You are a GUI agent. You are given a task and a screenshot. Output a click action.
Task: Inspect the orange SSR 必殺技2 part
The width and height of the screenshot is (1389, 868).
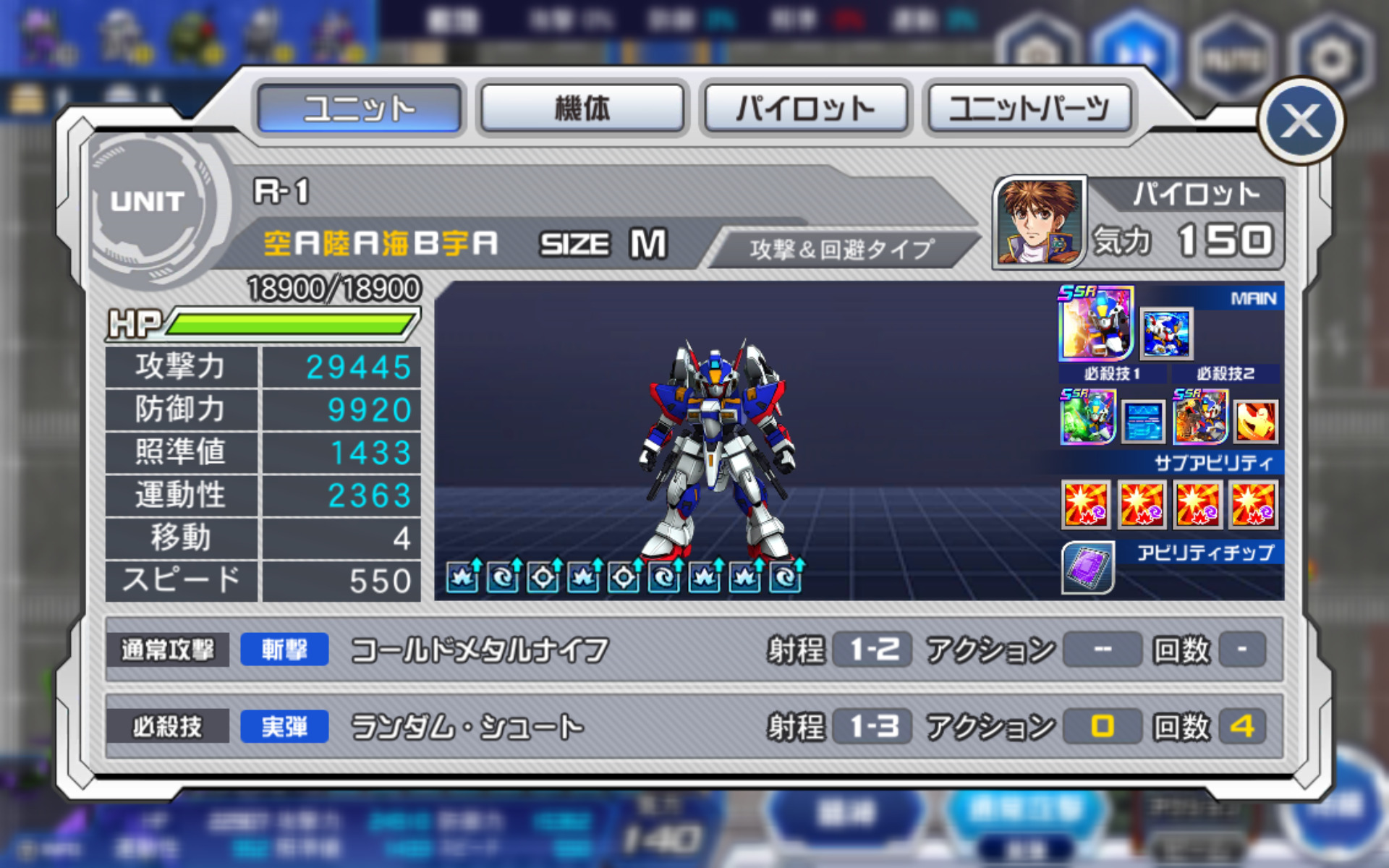[x=1200, y=417]
